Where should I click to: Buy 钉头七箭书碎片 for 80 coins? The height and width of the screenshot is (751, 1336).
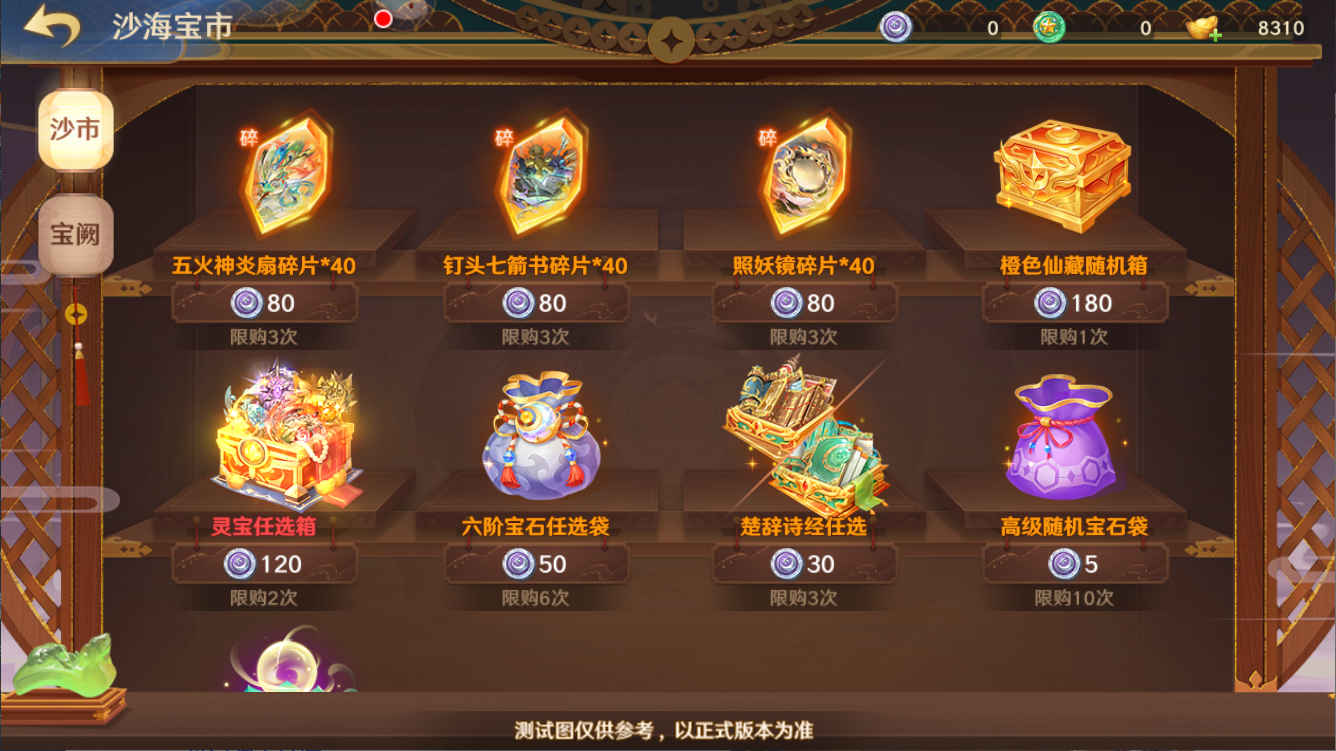click(536, 303)
